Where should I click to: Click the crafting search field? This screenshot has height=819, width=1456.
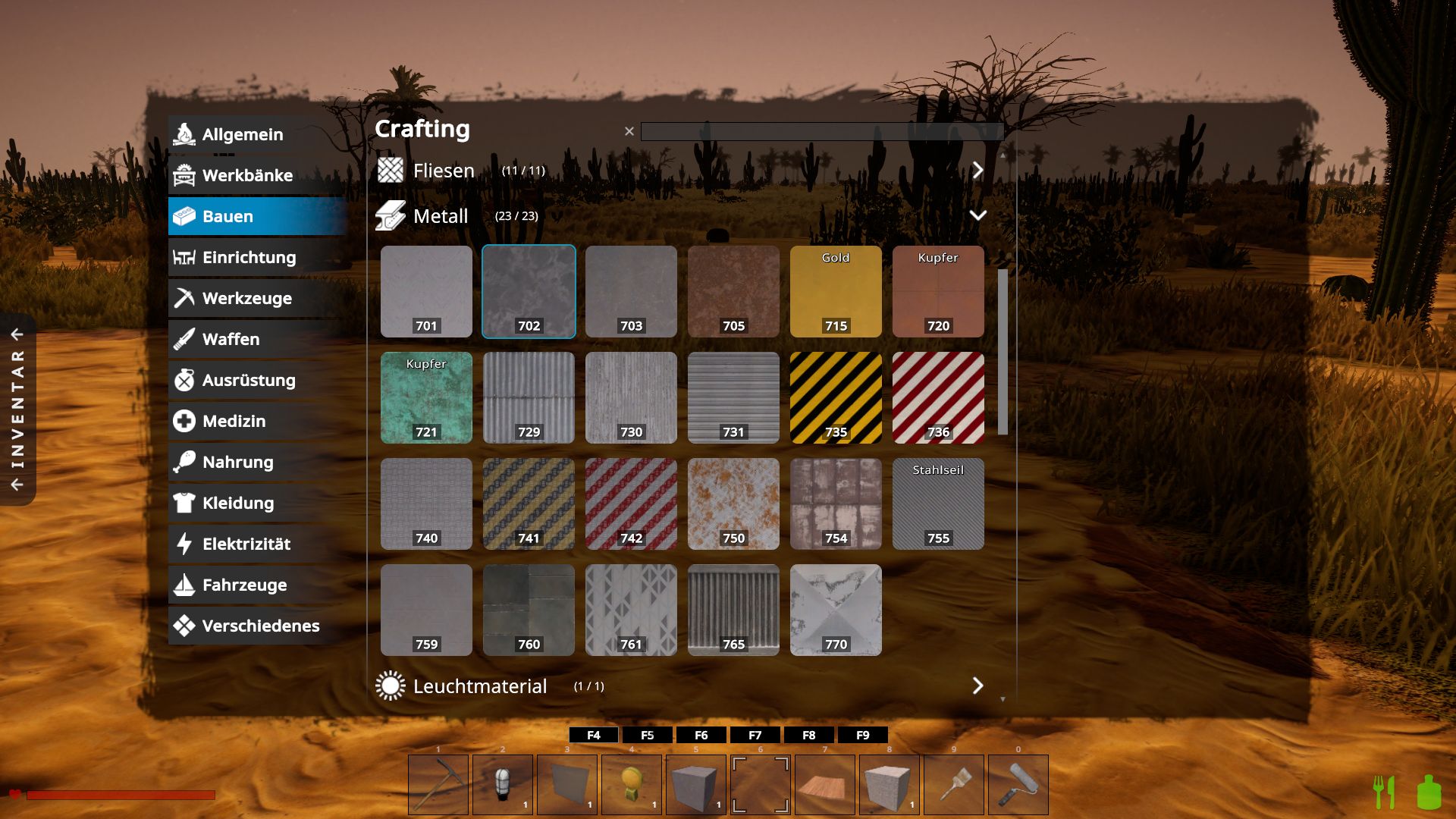tap(821, 131)
